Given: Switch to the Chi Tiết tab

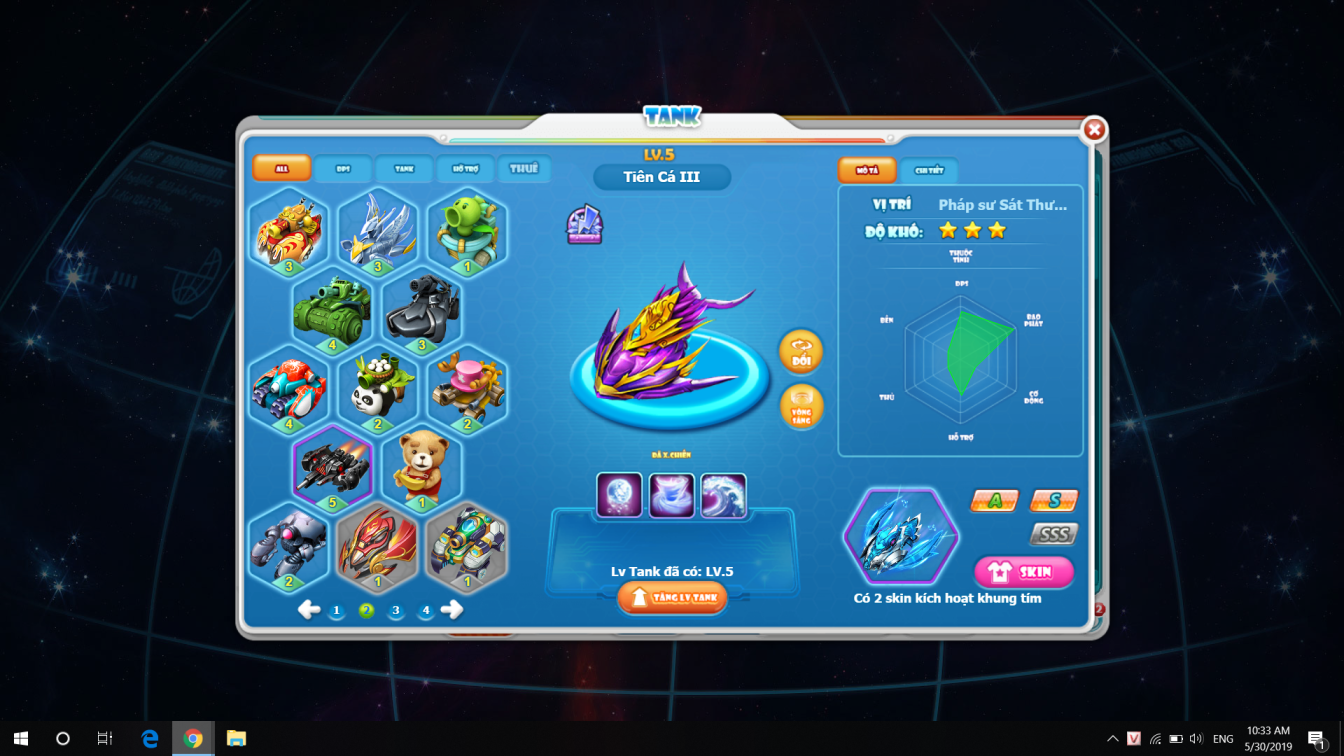Looking at the screenshot, I should pyautogui.click(x=929, y=170).
